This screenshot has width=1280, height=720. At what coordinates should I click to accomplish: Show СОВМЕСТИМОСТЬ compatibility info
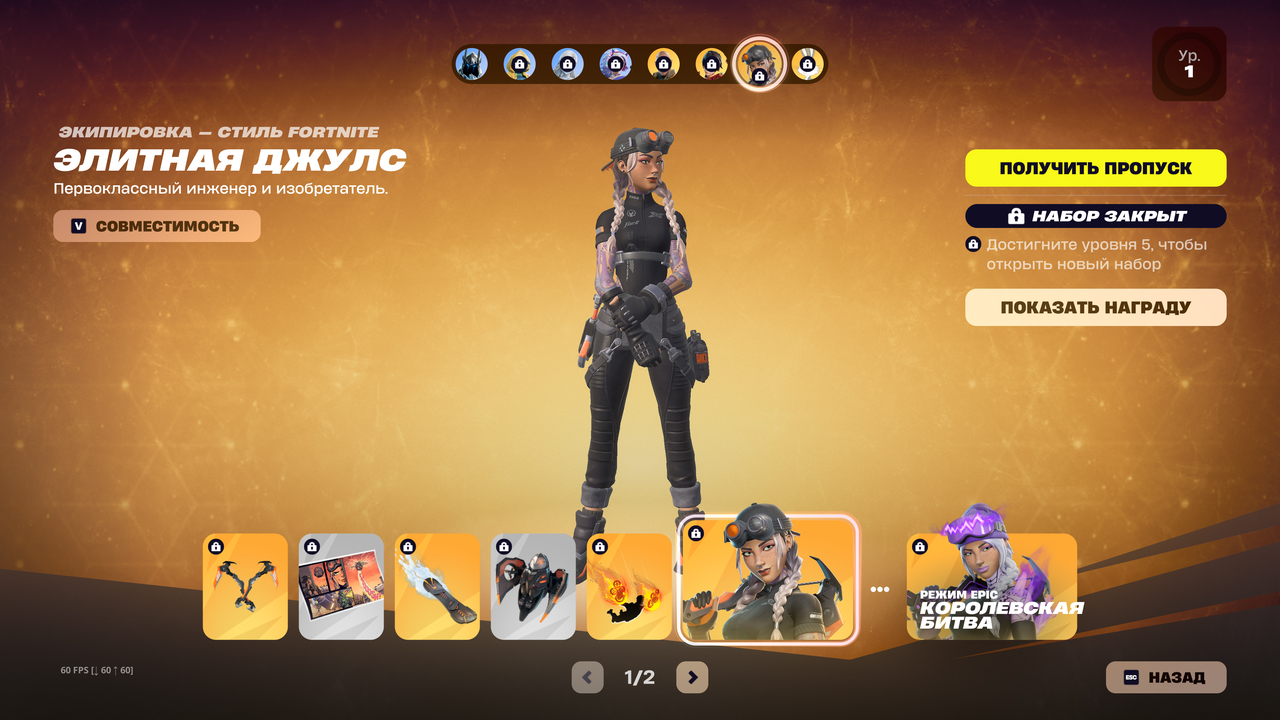[x=157, y=226]
